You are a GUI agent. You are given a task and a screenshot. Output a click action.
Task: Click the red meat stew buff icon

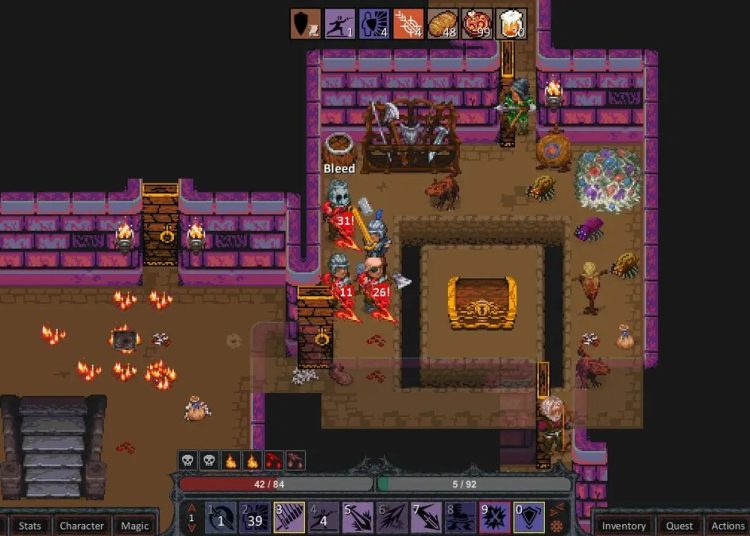pos(477,24)
